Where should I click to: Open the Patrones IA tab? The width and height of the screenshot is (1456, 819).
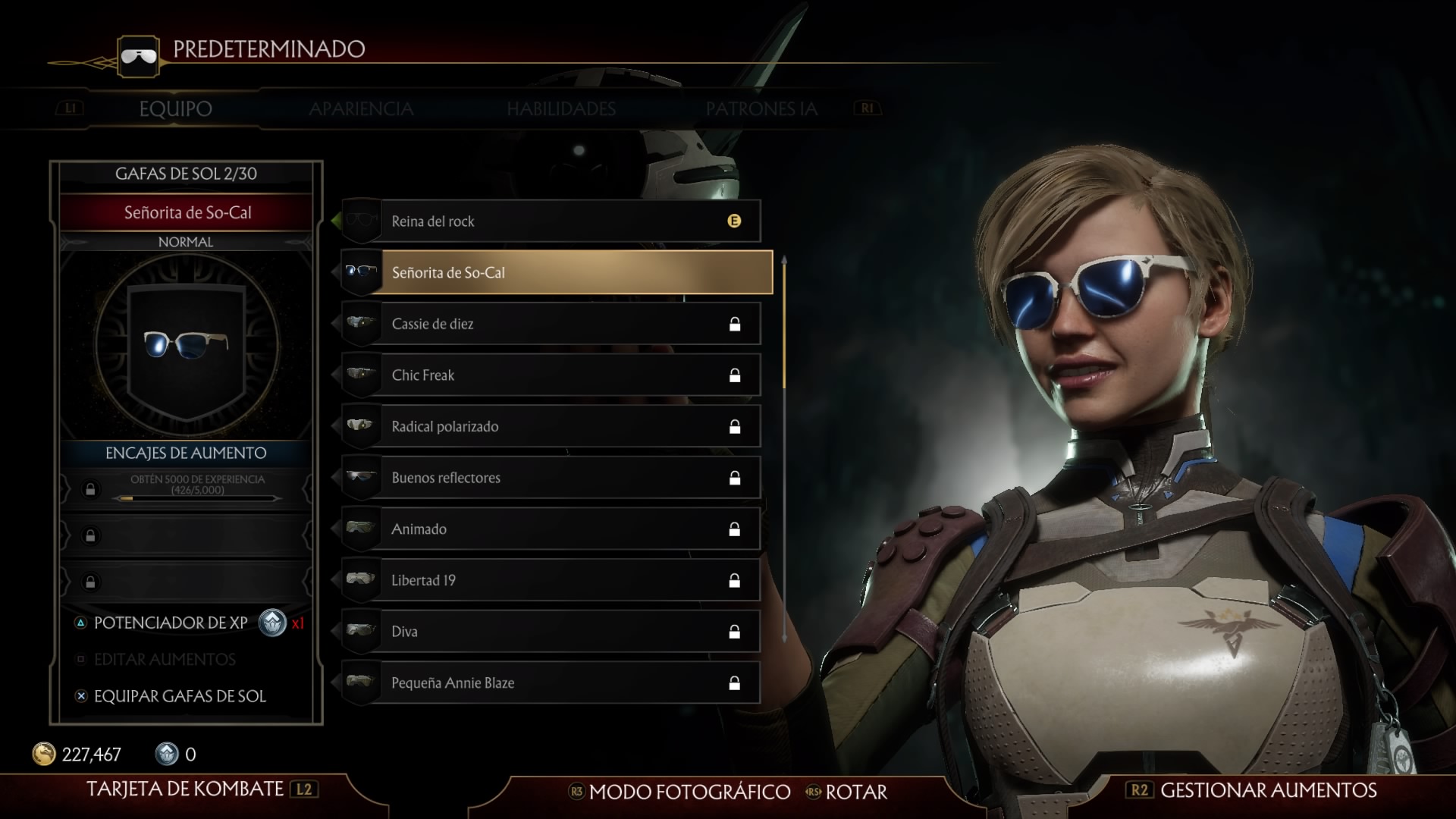tap(761, 109)
